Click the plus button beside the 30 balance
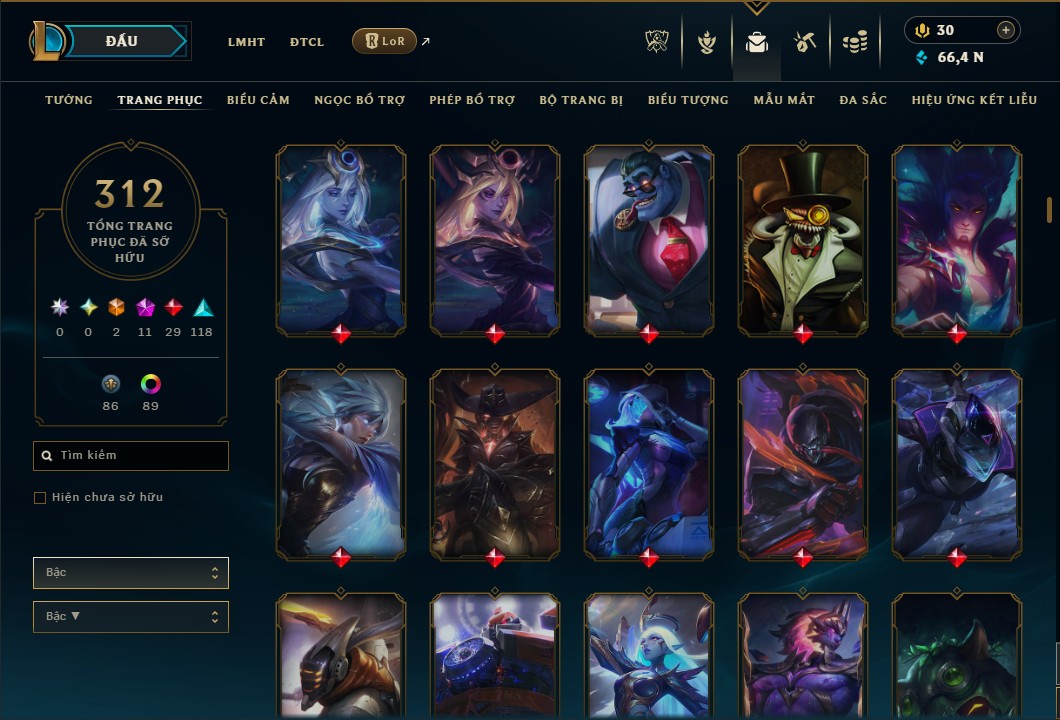 point(1006,30)
